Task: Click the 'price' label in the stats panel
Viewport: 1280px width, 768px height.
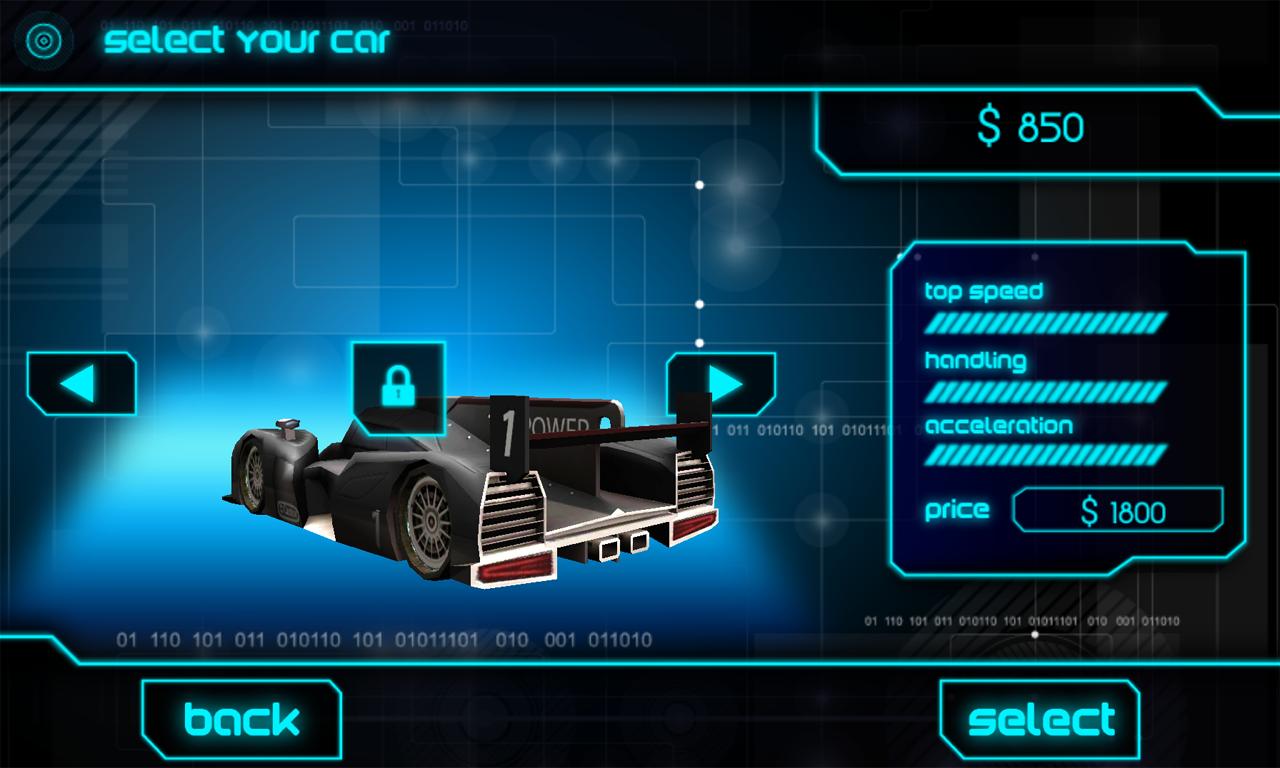Action: tap(957, 510)
